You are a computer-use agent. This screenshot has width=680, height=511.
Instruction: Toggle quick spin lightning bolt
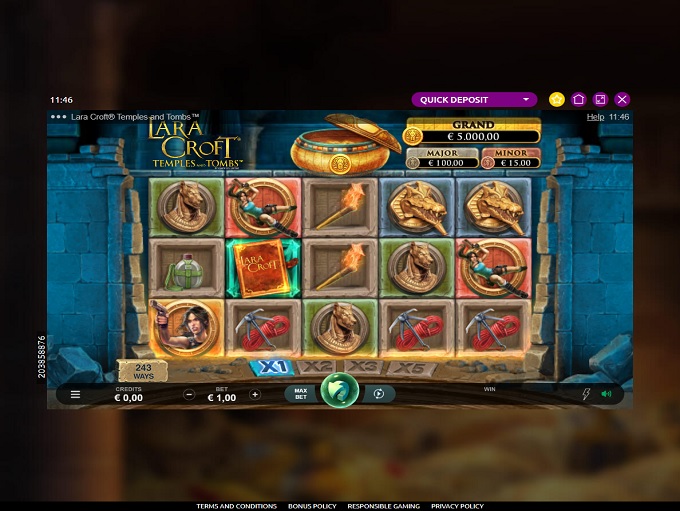[586, 394]
